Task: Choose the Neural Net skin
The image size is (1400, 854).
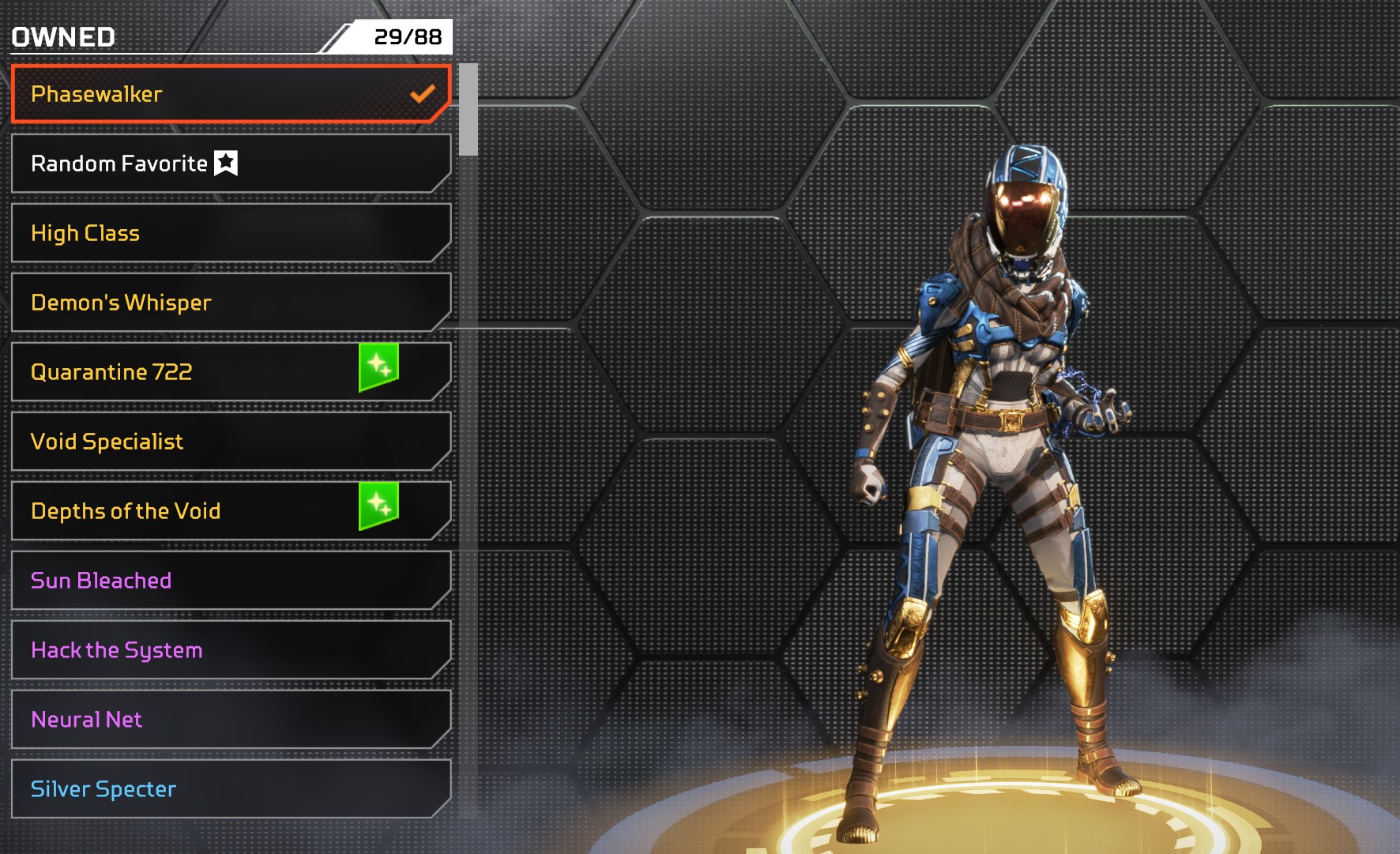Action: pos(229,720)
